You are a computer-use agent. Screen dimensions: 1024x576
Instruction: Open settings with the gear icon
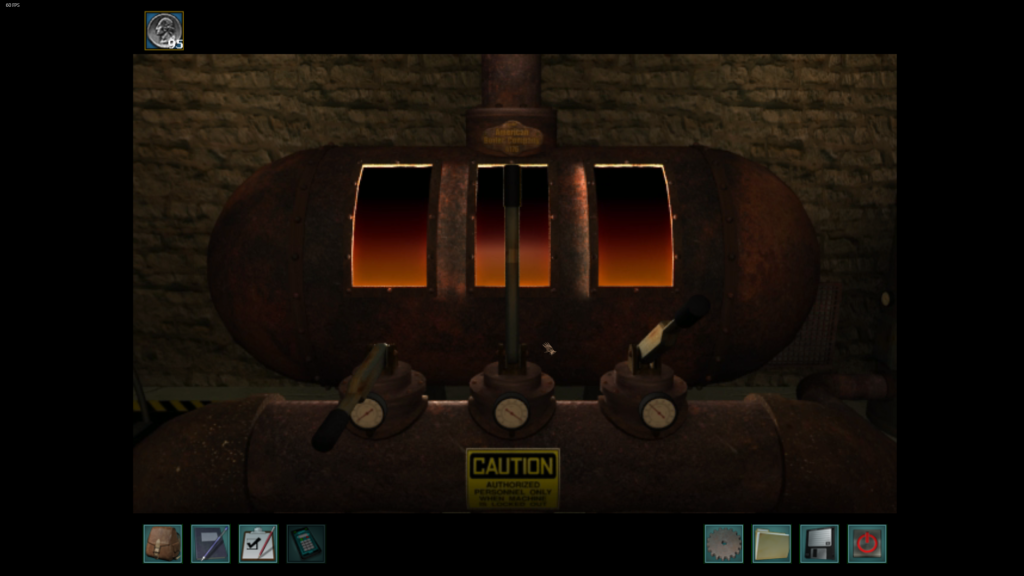point(723,543)
